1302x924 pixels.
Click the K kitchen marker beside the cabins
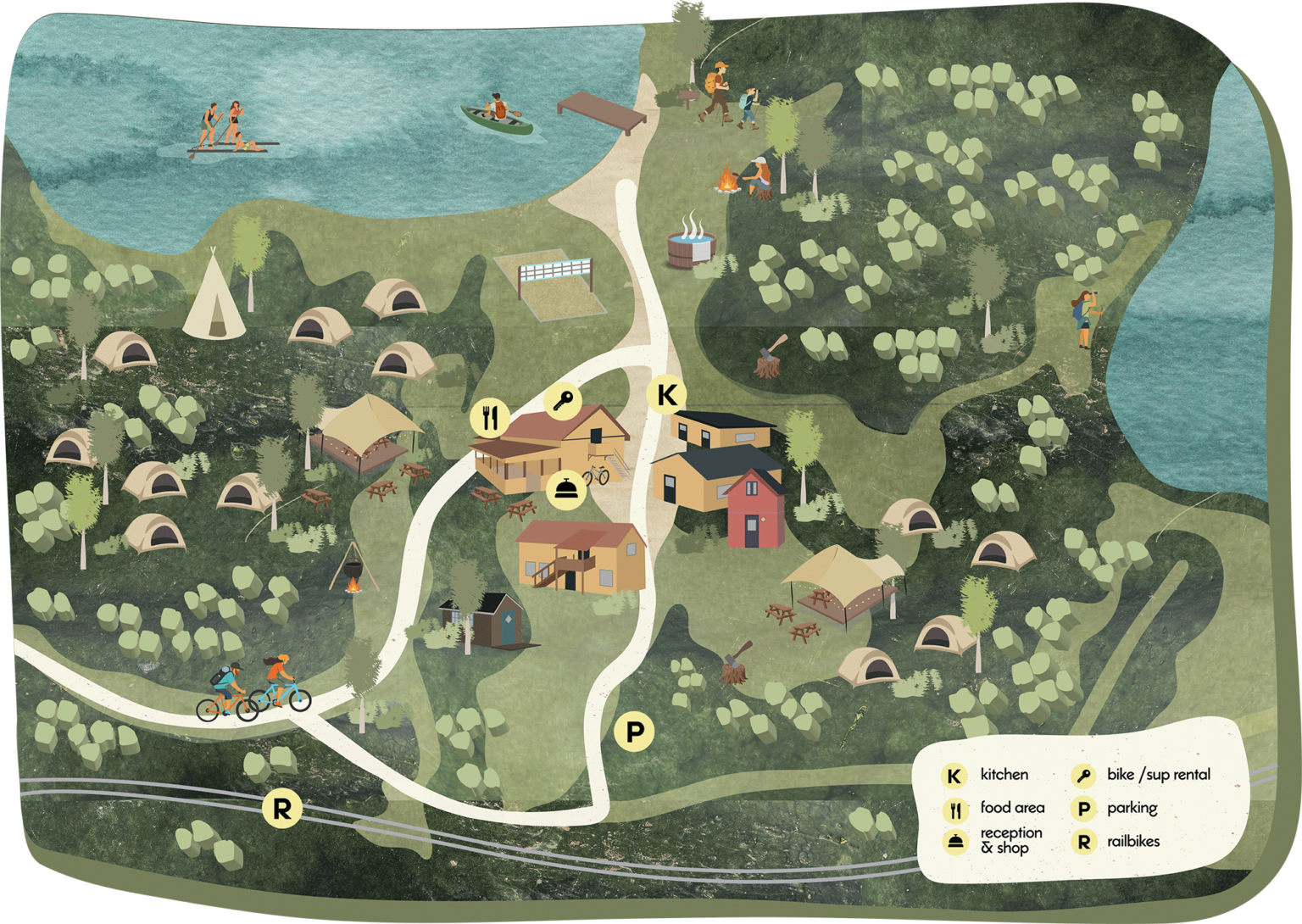(667, 394)
